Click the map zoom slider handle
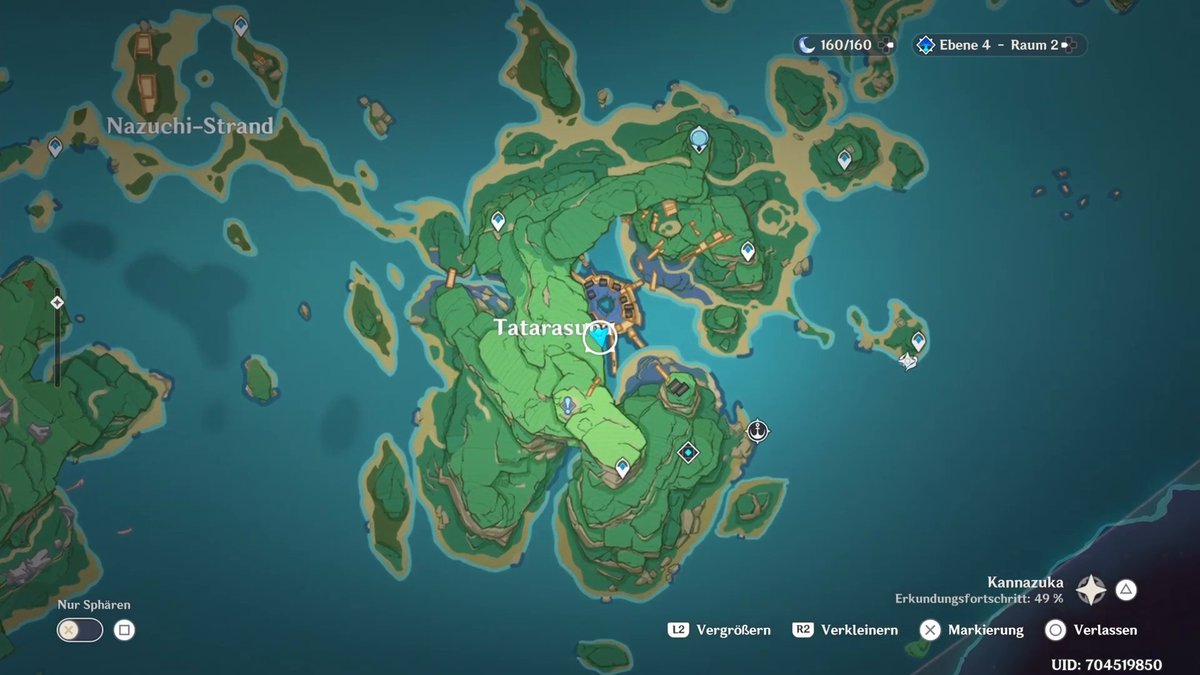Image resolution: width=1200 pixels, height=675 pixels. 57,301
